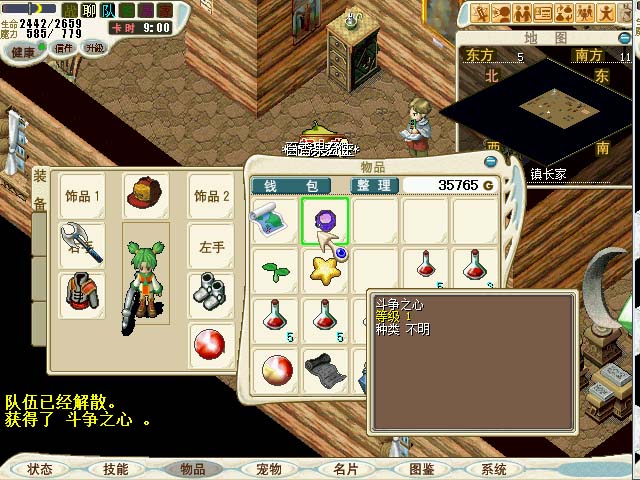The width and height of the screenshot is (640, 480).
Task: Open the 图鉴 encyclopedia menu
Action: [421, 468]
